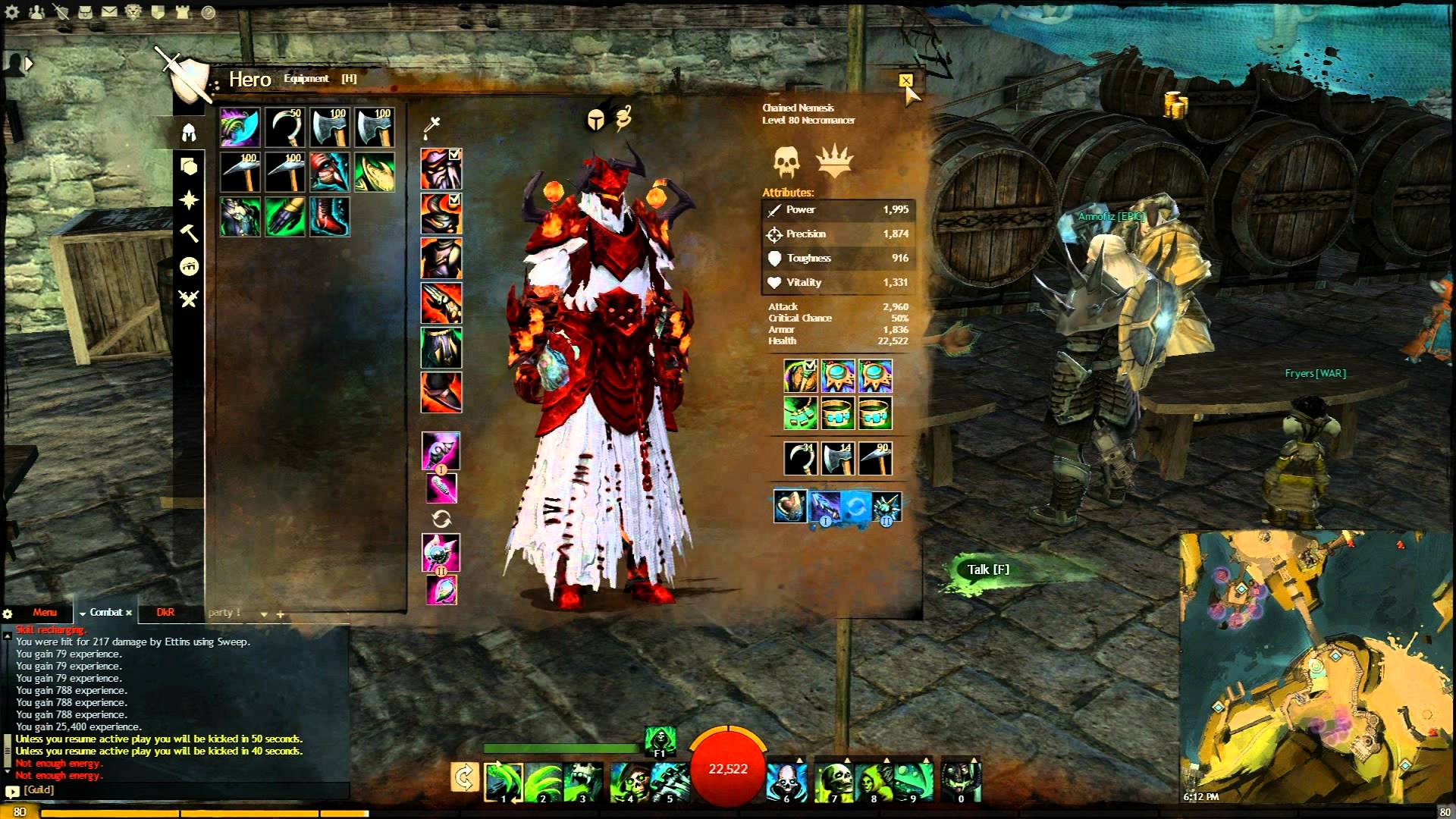Click the equipped helm slot
This screenshot has height=819, width=1456.
tap(441, 168)
